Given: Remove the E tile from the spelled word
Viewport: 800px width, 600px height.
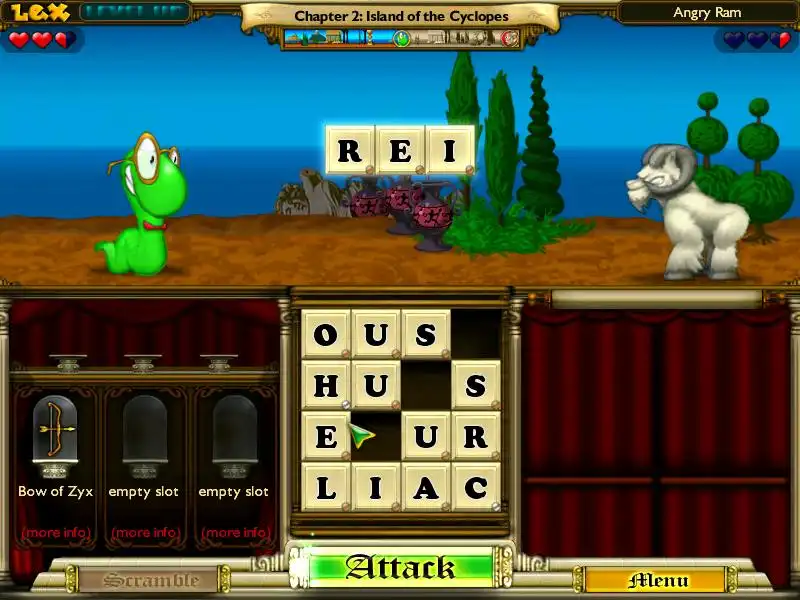Looking at the screenshot, I should click(399, 152).
